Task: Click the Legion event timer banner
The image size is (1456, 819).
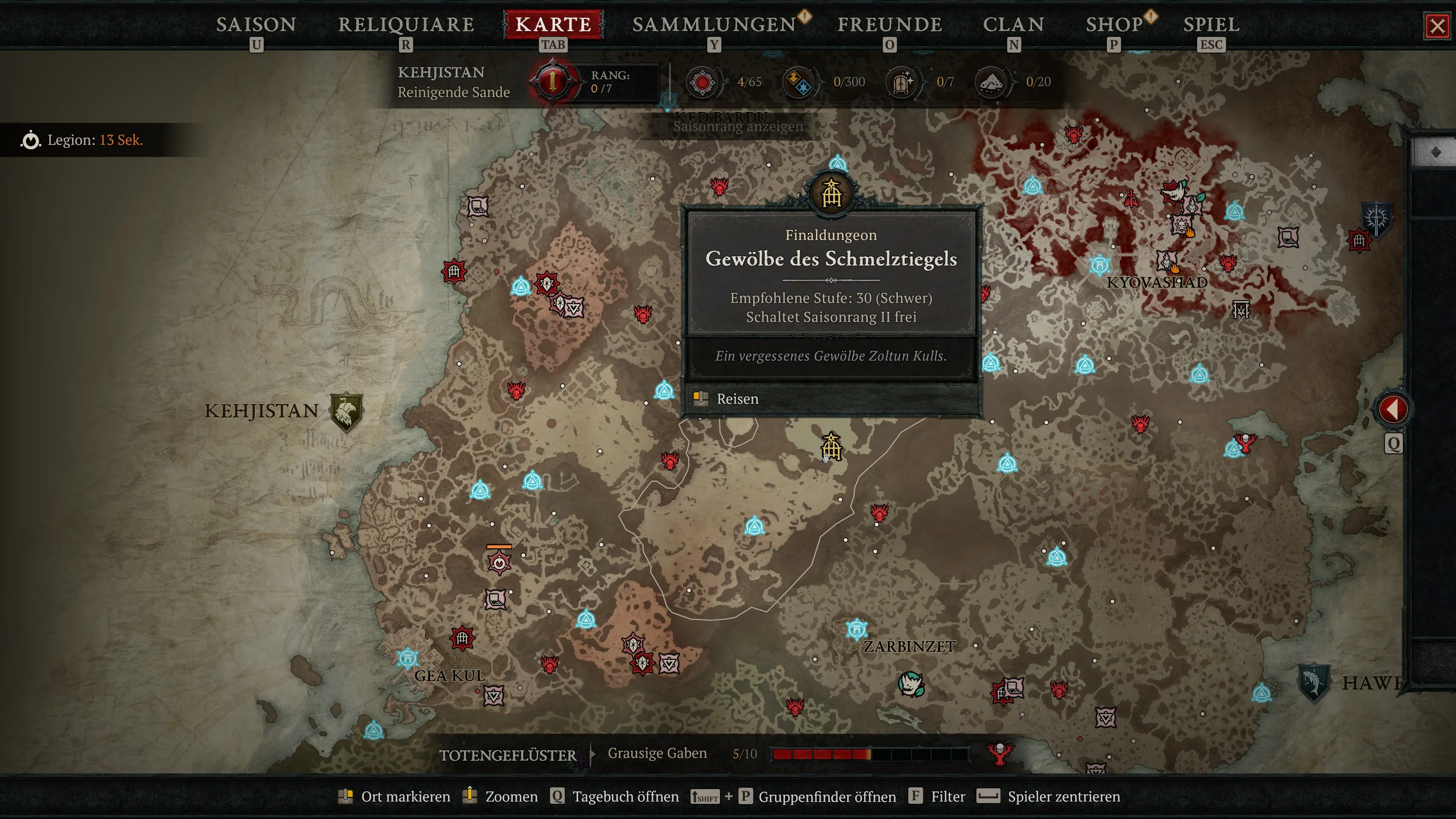Action: pyautogui.click(x=85, y=140)
